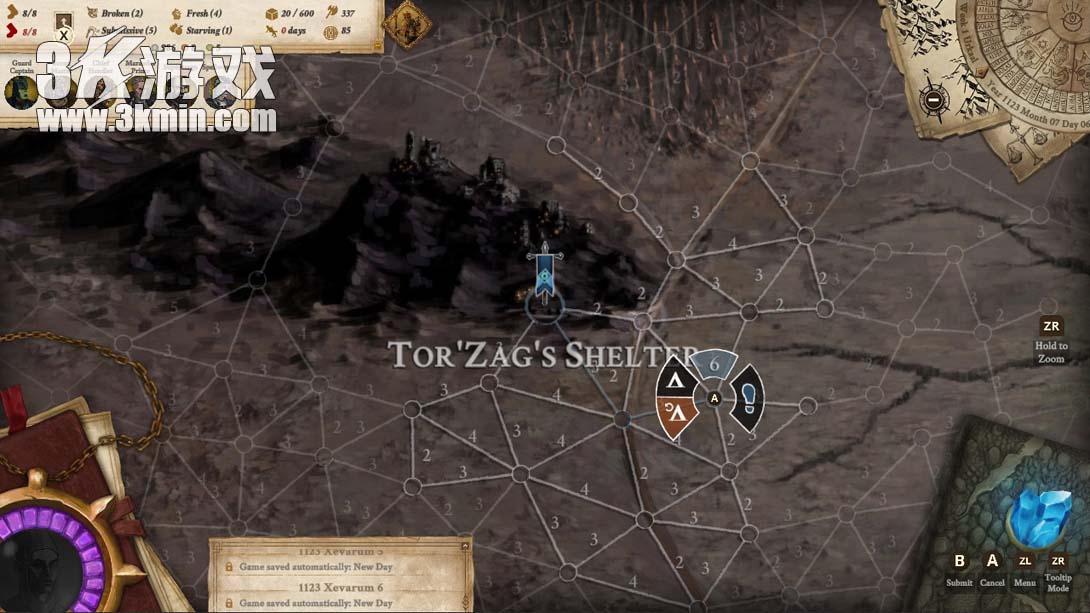Open the golden diamond emblem by resource panel
This screenshot has width=1090, height=613.
(x=407, y=22)
